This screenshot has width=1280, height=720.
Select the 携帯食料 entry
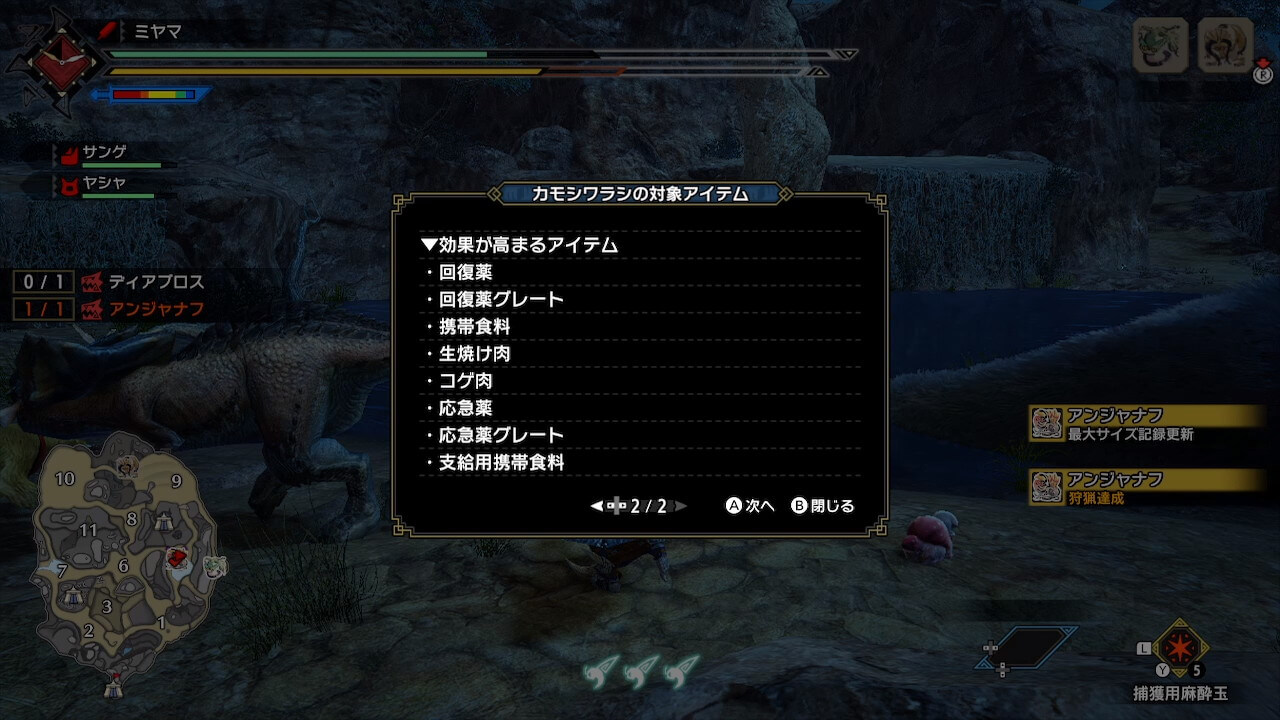(474, 327)
